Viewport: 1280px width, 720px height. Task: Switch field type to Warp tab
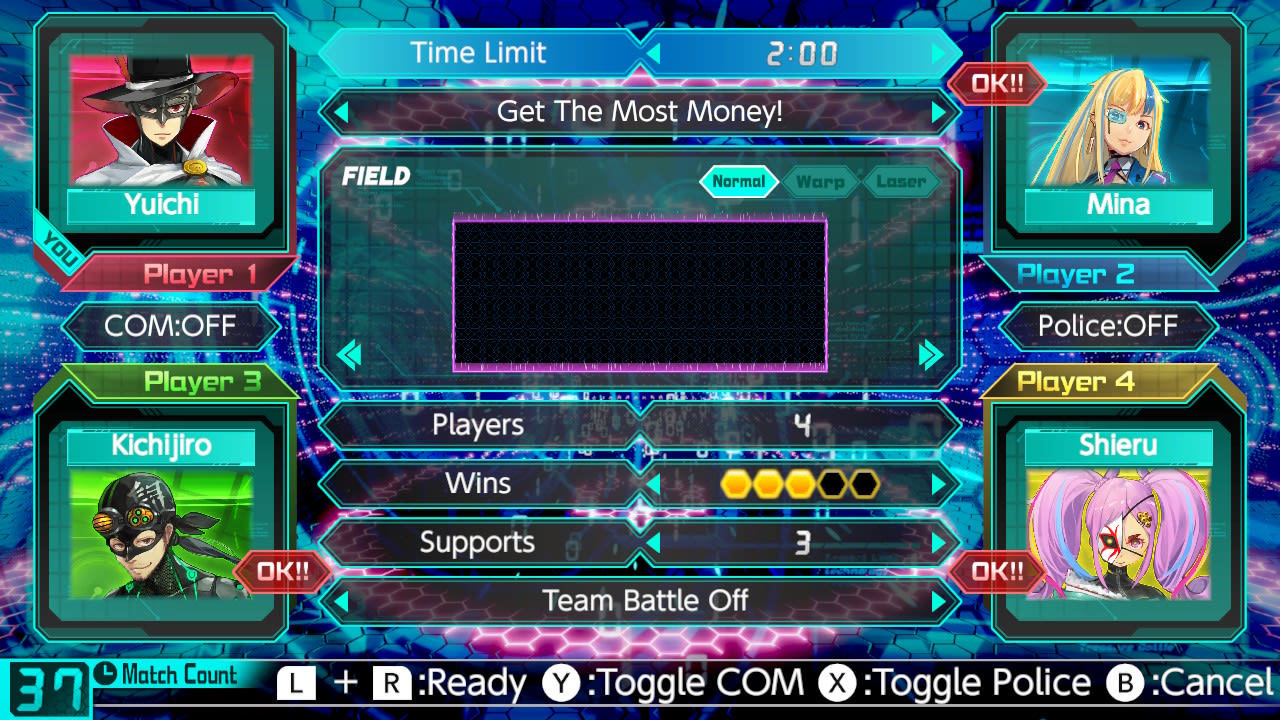[820, 181]
